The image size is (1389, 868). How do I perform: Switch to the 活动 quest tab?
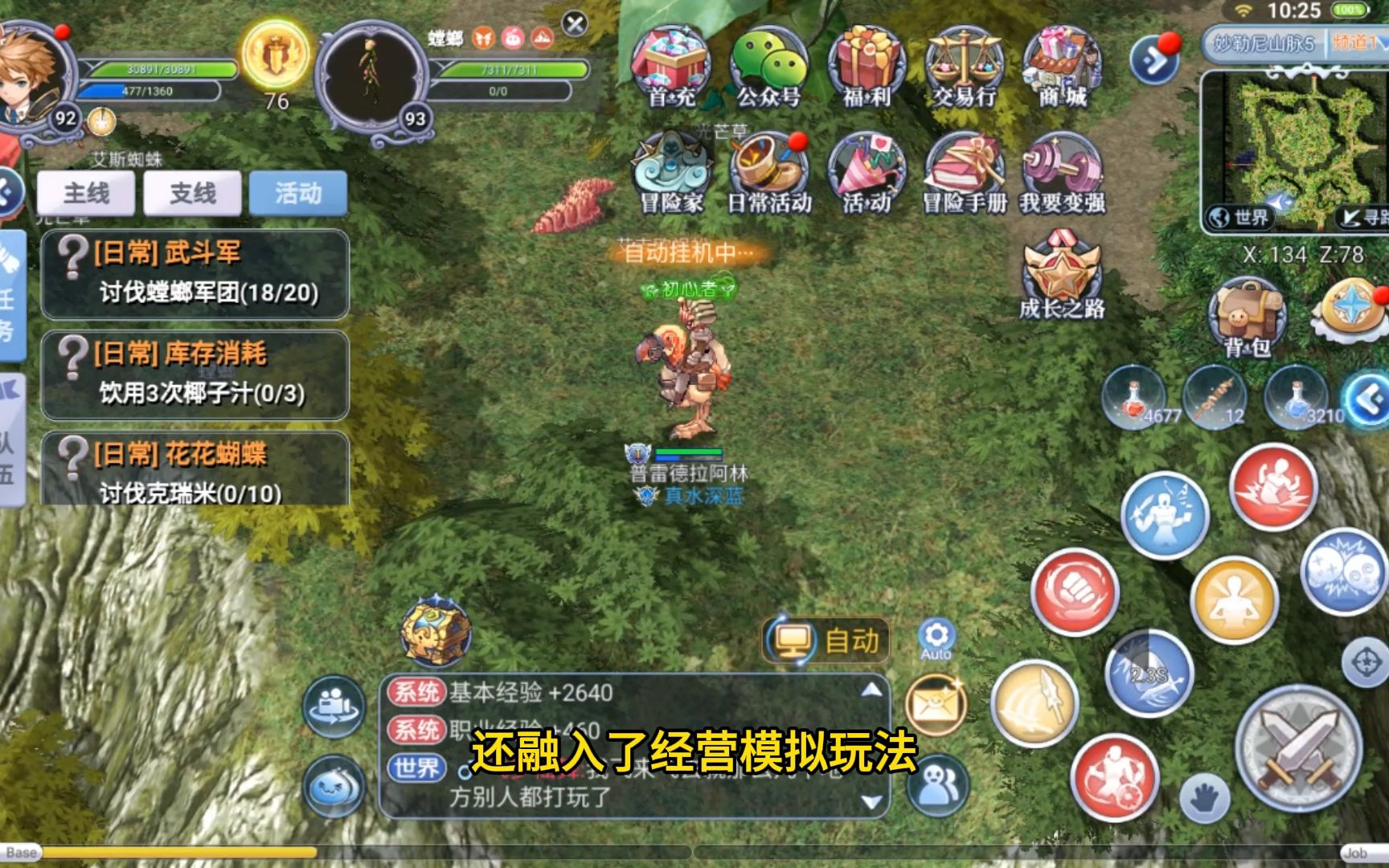[x=299, y=193]
